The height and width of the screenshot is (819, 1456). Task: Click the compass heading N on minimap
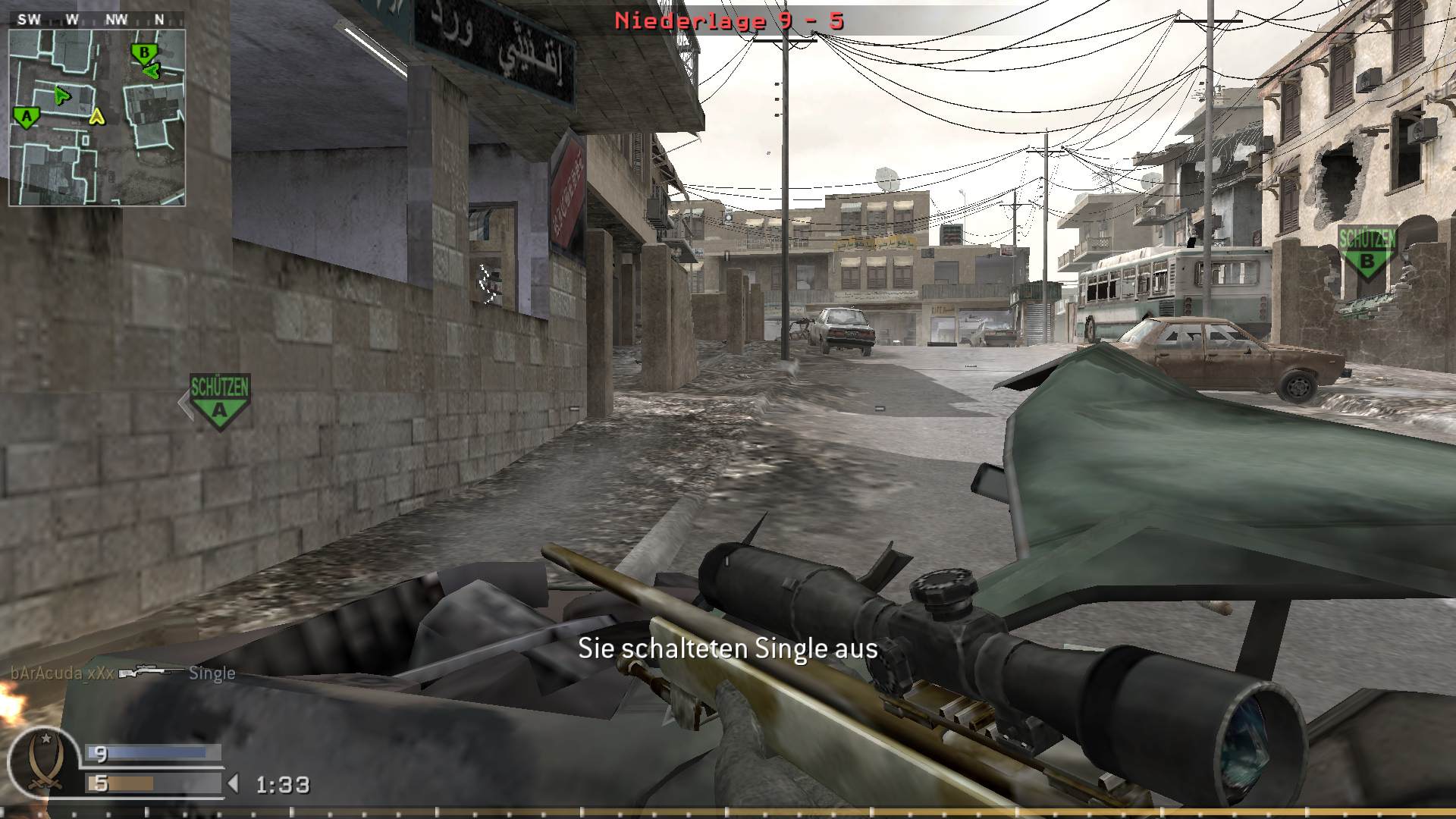(x=158, y=19)
